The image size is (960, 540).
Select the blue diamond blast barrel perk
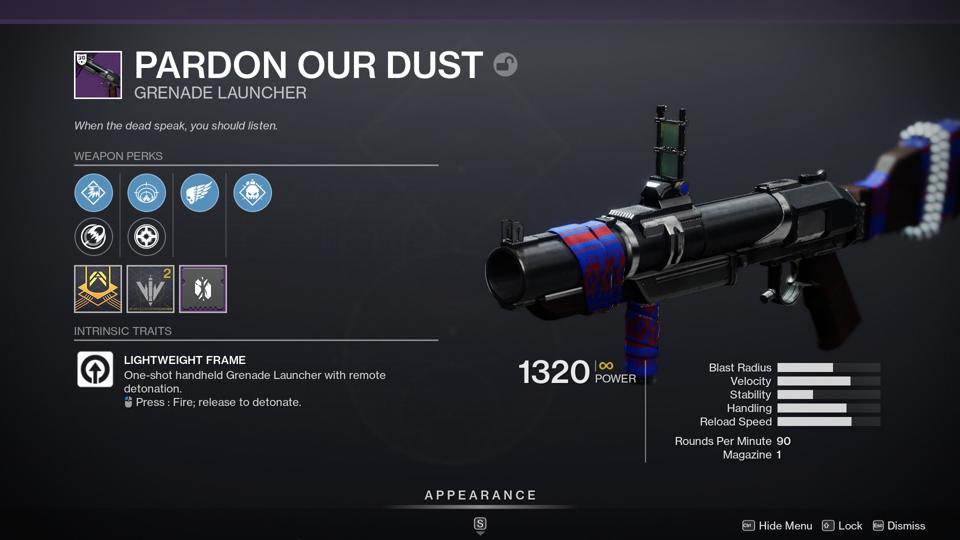coord(93,193)
